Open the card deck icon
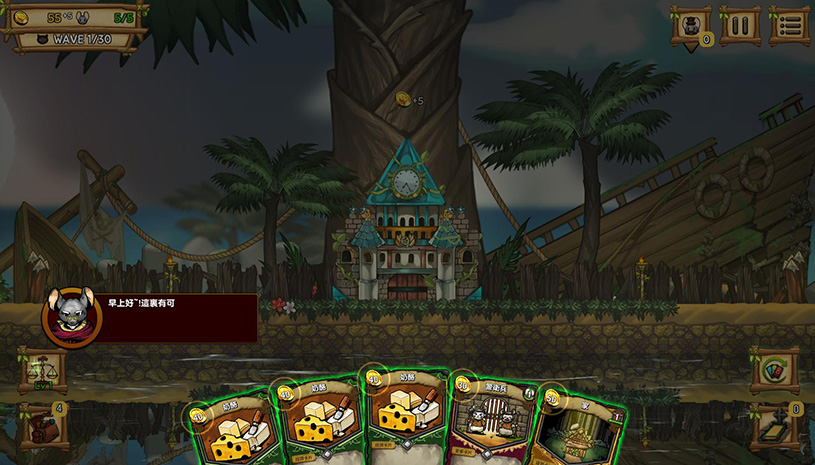The width and height of the screenshot is (815, 465). point(773,369)
